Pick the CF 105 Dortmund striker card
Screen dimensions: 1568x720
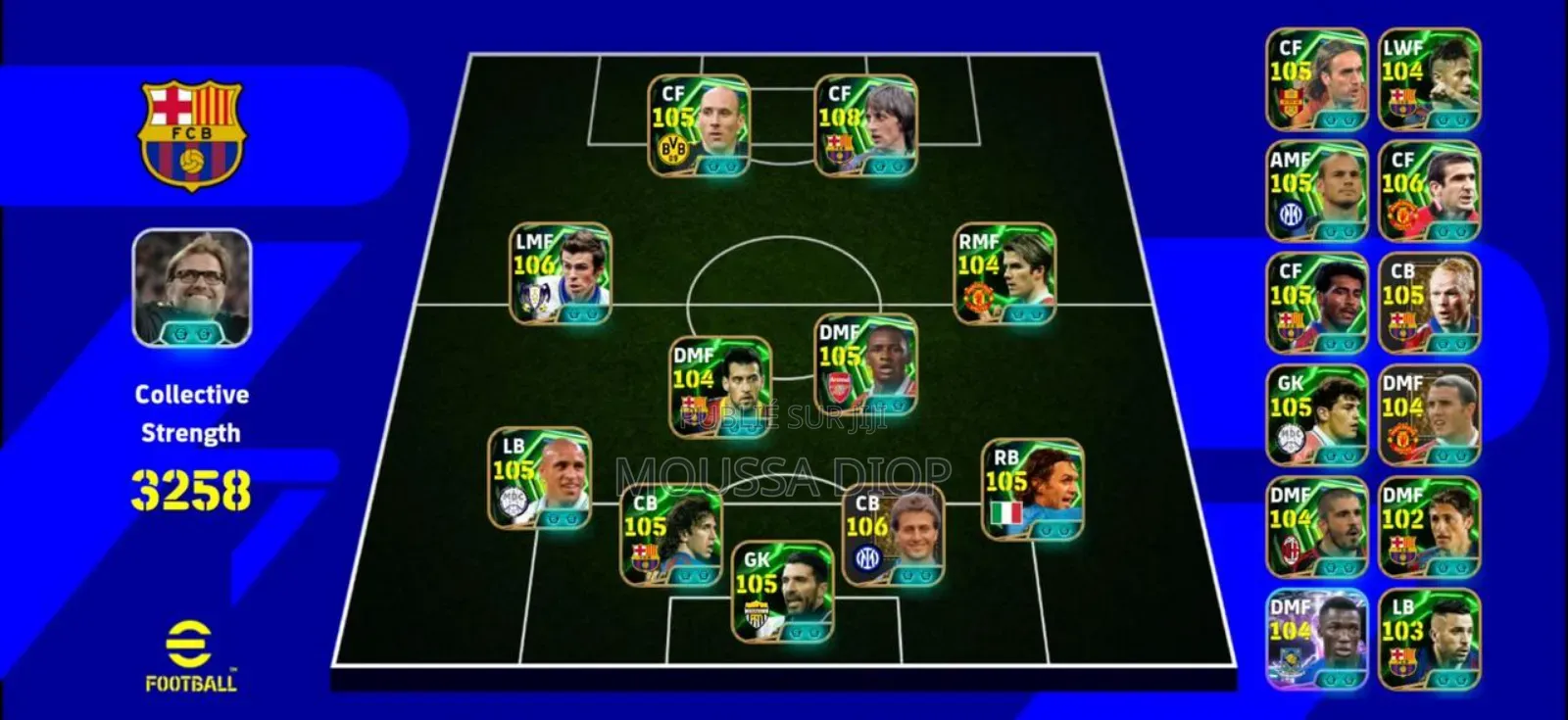[699, 125]
